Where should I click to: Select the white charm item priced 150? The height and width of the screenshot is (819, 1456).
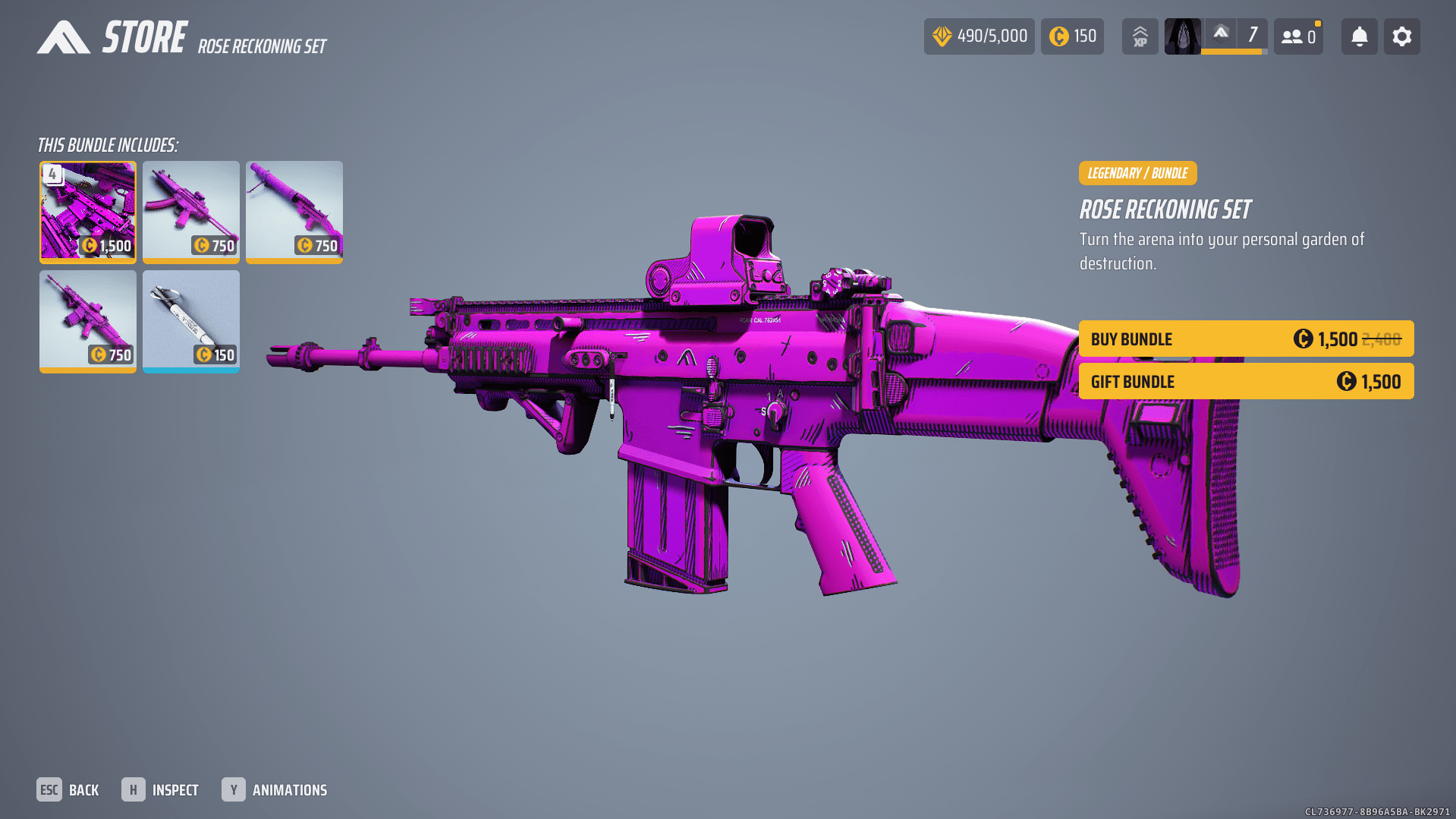[191, 321]
